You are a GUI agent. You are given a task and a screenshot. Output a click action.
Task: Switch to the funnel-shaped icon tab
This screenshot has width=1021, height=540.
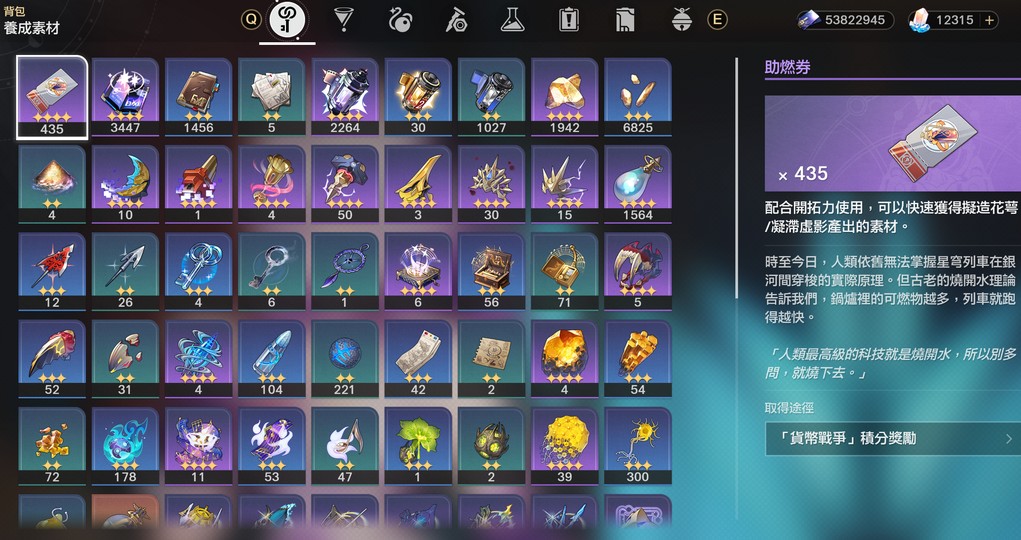point(345,19)
